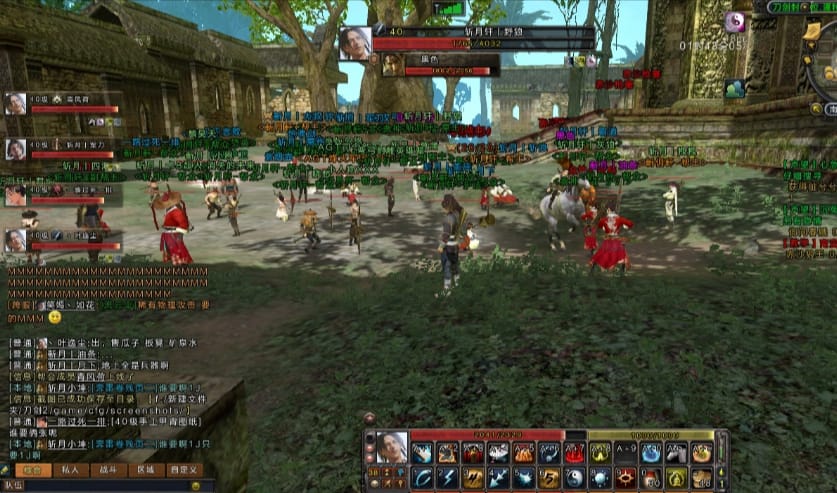
Task: Activate the lightning bolt skill
Action: tap(446, 477)
